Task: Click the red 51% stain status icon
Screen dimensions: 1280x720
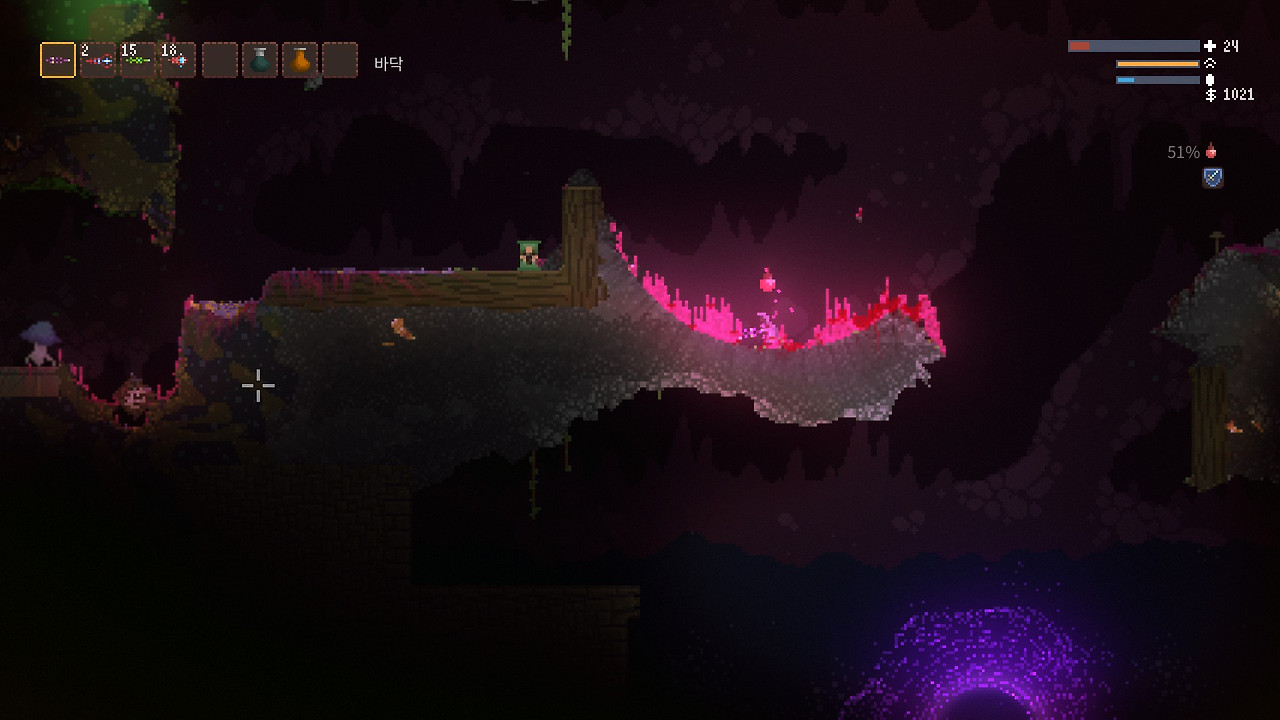Action: pos(1211,152)
